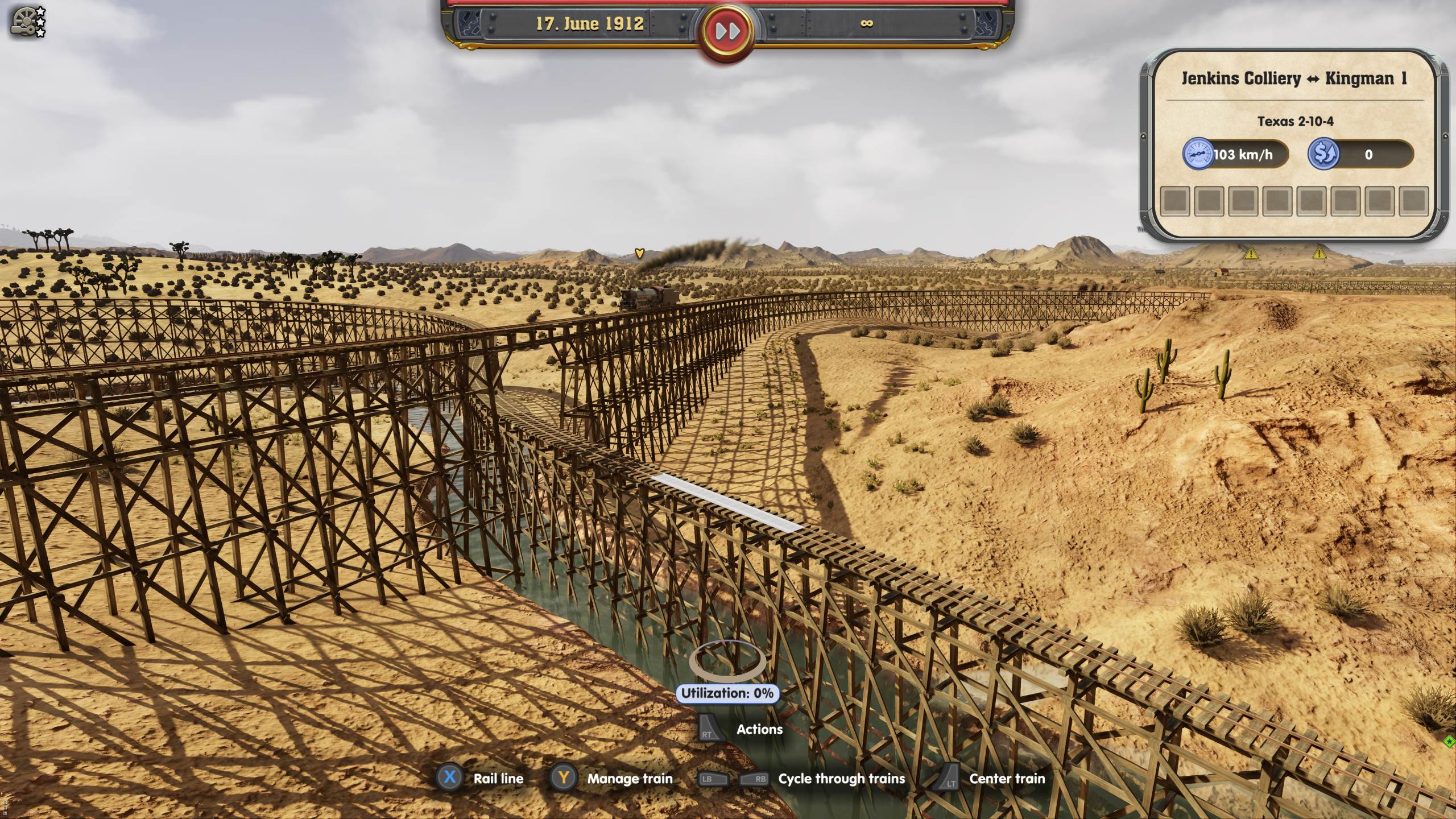Viewport: 1456px width, 819px height.
Task: Click the Utilization: 0% badge on the bridge
Action: (727, 693)
